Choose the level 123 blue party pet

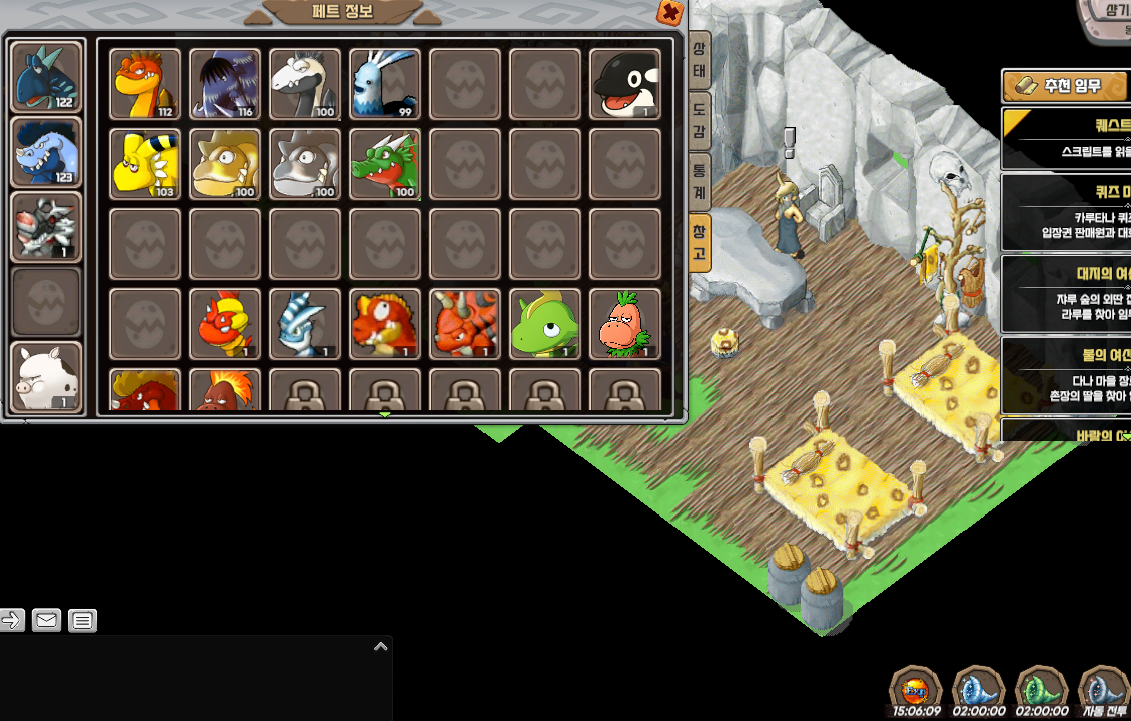pyautogui.click(x=46, y=152)
